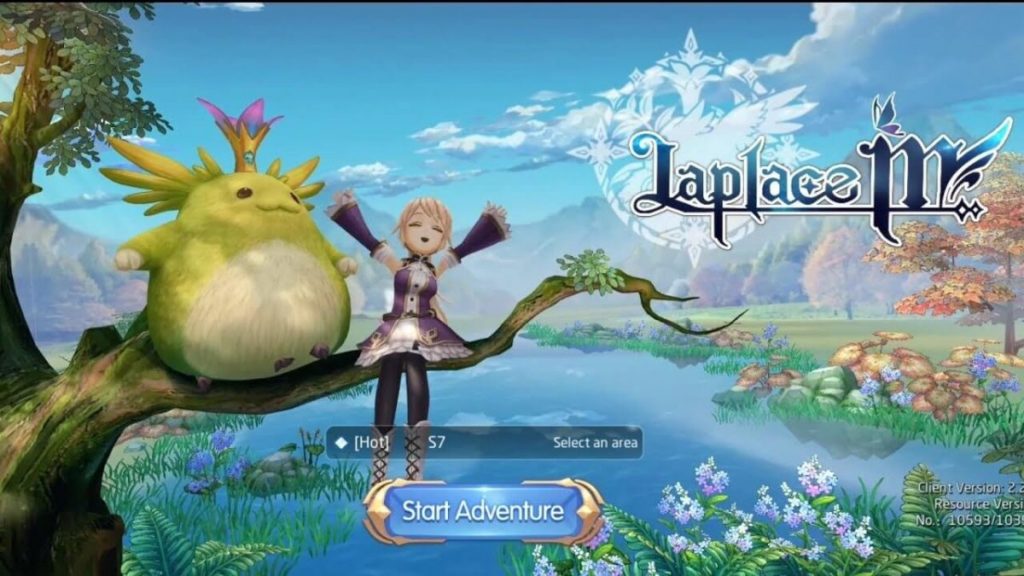The image size is (1024, 576).
Task: Open the server selector showing [Hot] S7
Action: point(484,442)
